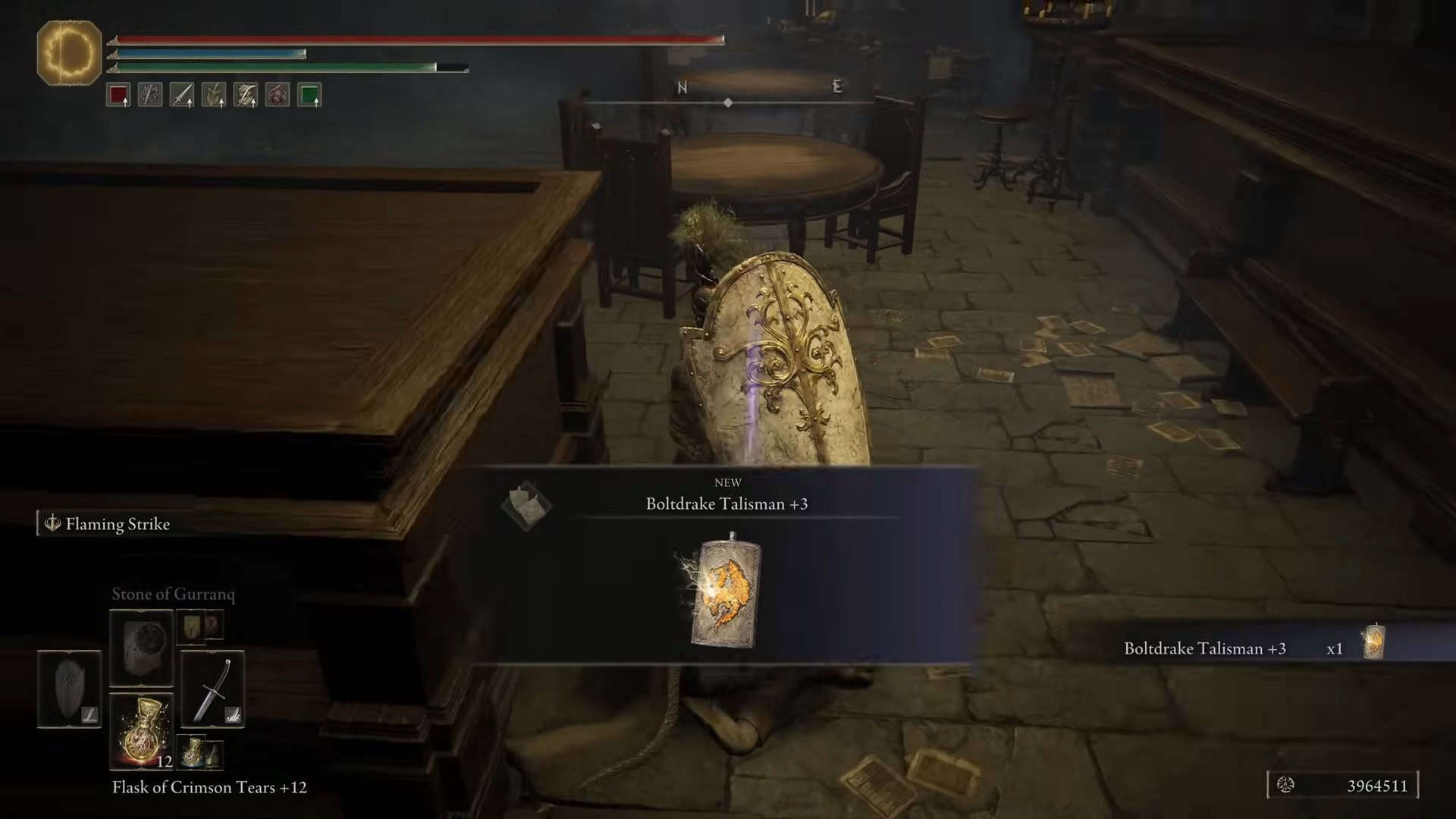Click the Flask of Crimson Tears icon

[x=142, y=730]
